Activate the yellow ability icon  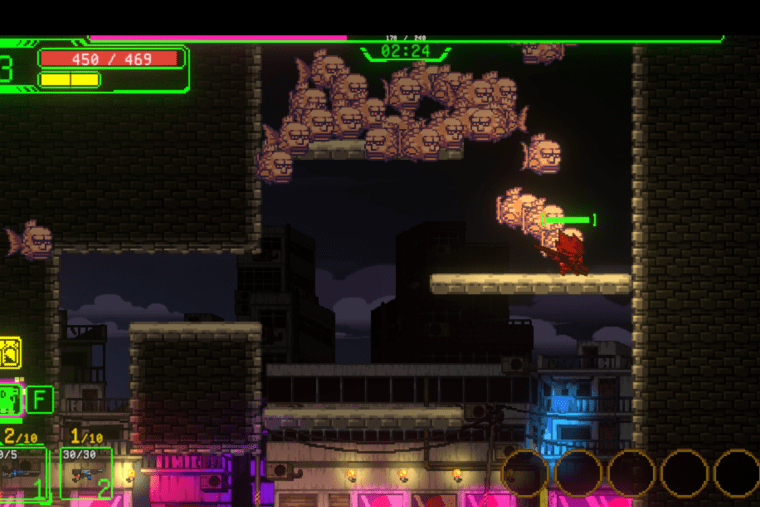(x=10, y=352)
